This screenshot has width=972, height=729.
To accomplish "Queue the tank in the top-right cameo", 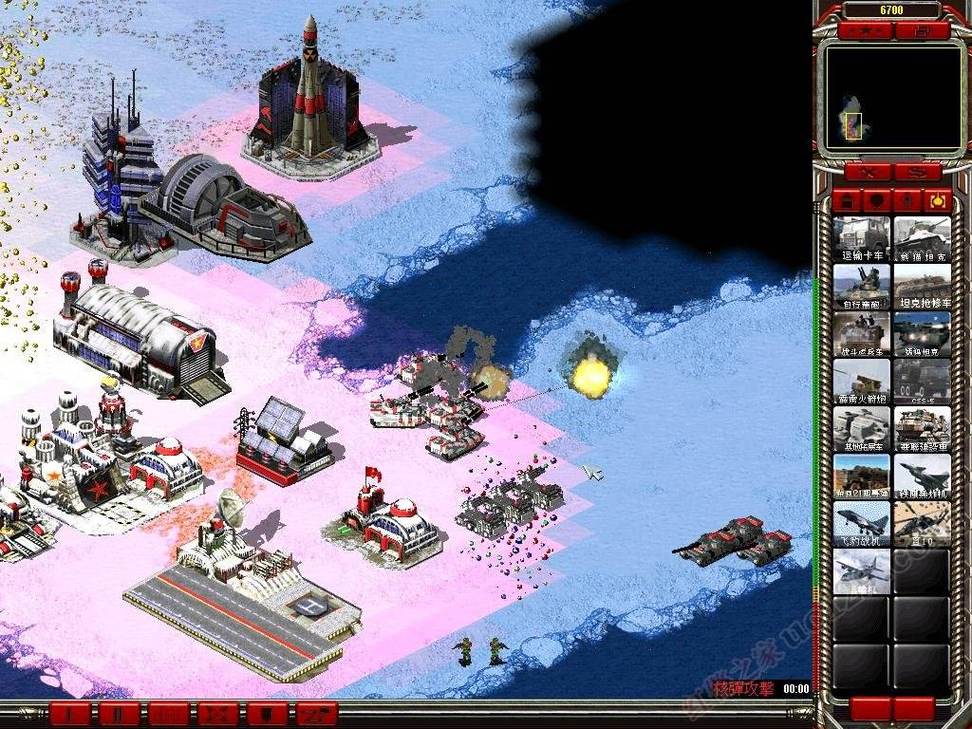I will coord(922,238).
